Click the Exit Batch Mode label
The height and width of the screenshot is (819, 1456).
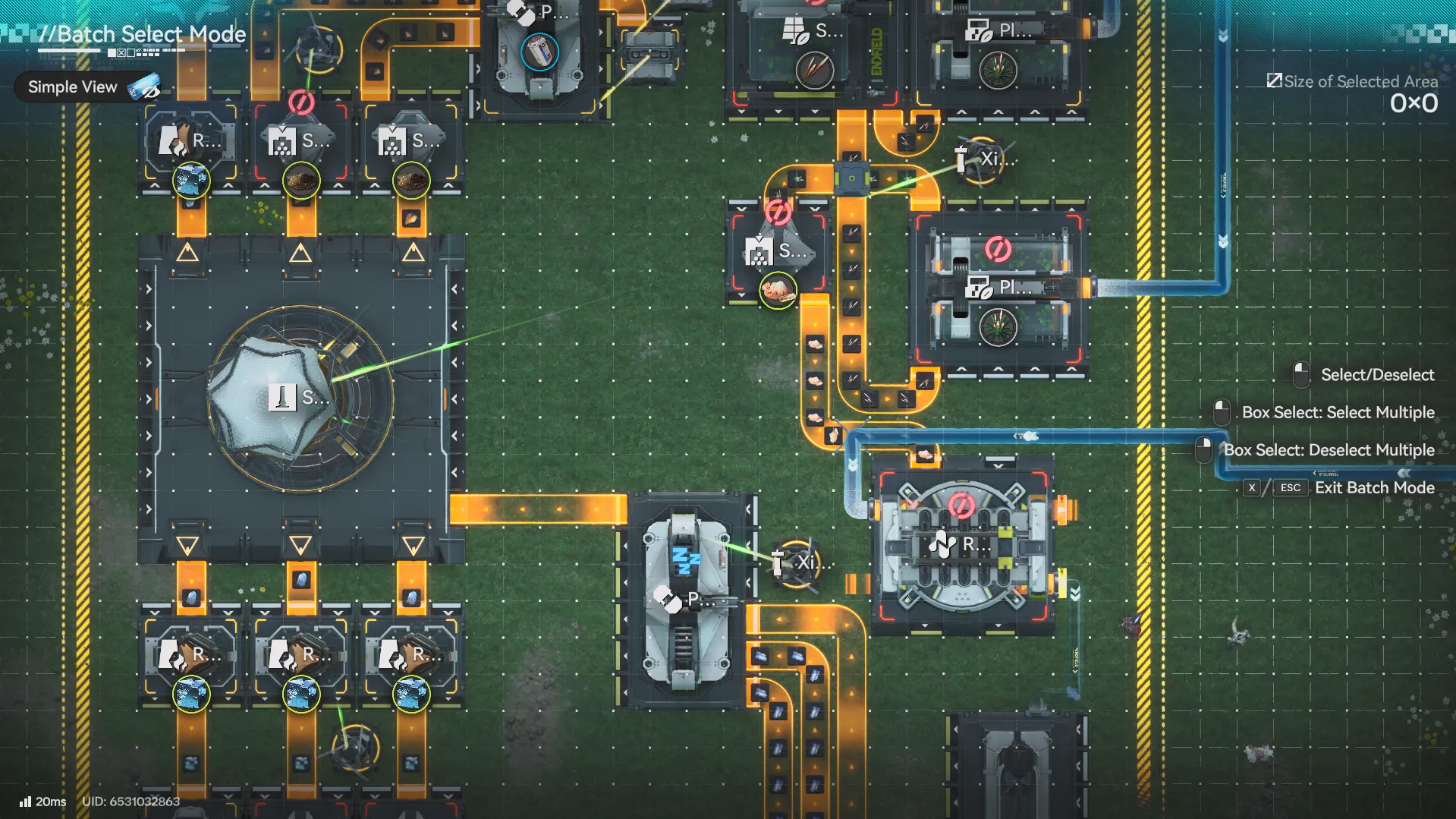[x=1373, y=487]
